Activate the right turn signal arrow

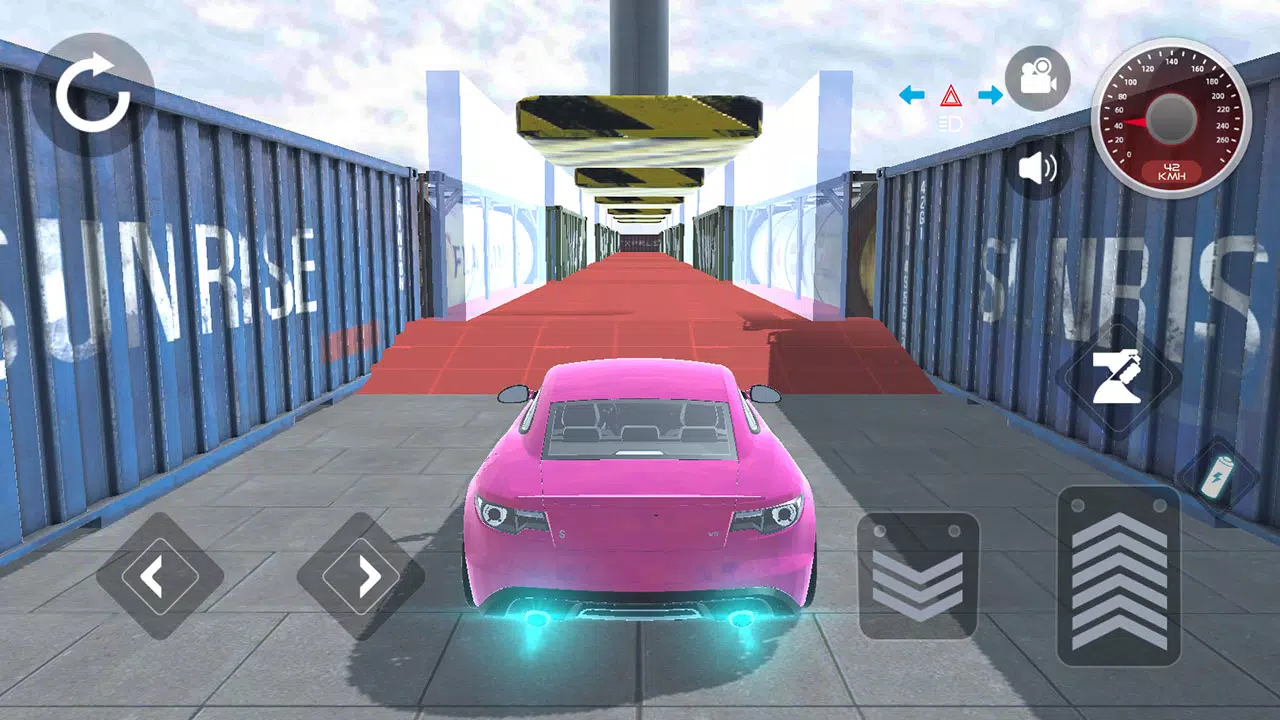tap(991, 95)
